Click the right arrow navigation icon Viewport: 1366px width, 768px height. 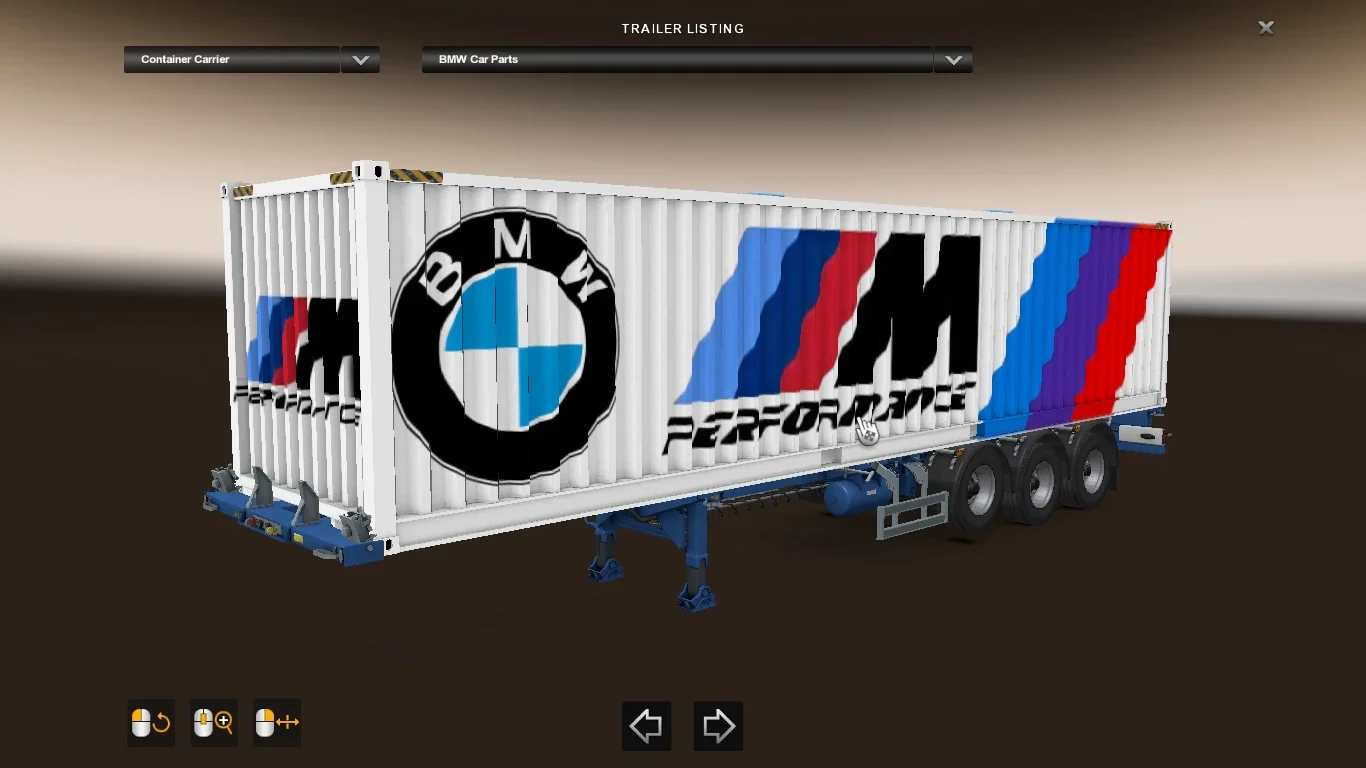click(718, 726)
